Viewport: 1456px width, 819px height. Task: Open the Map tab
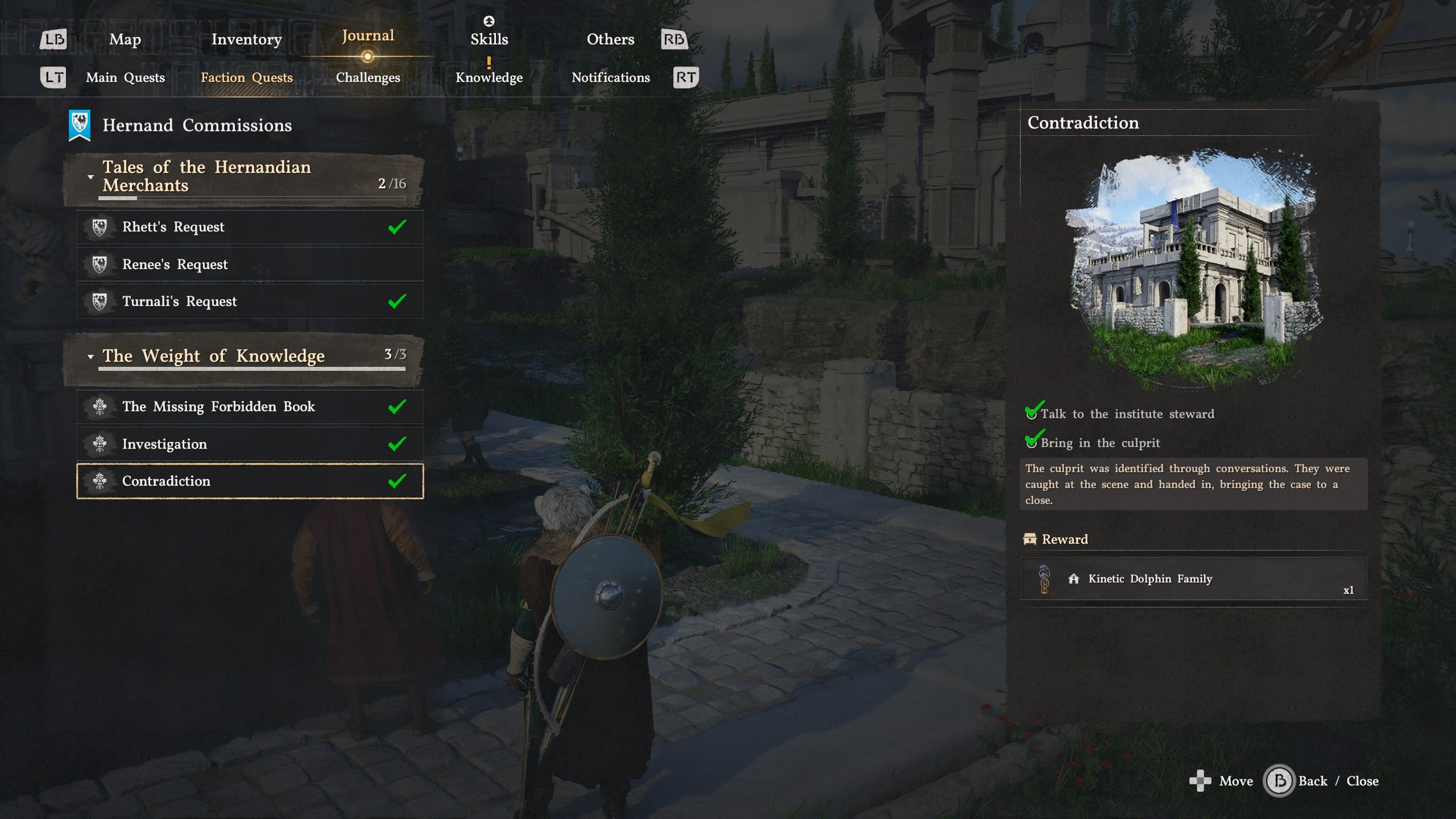click(125, 39)
